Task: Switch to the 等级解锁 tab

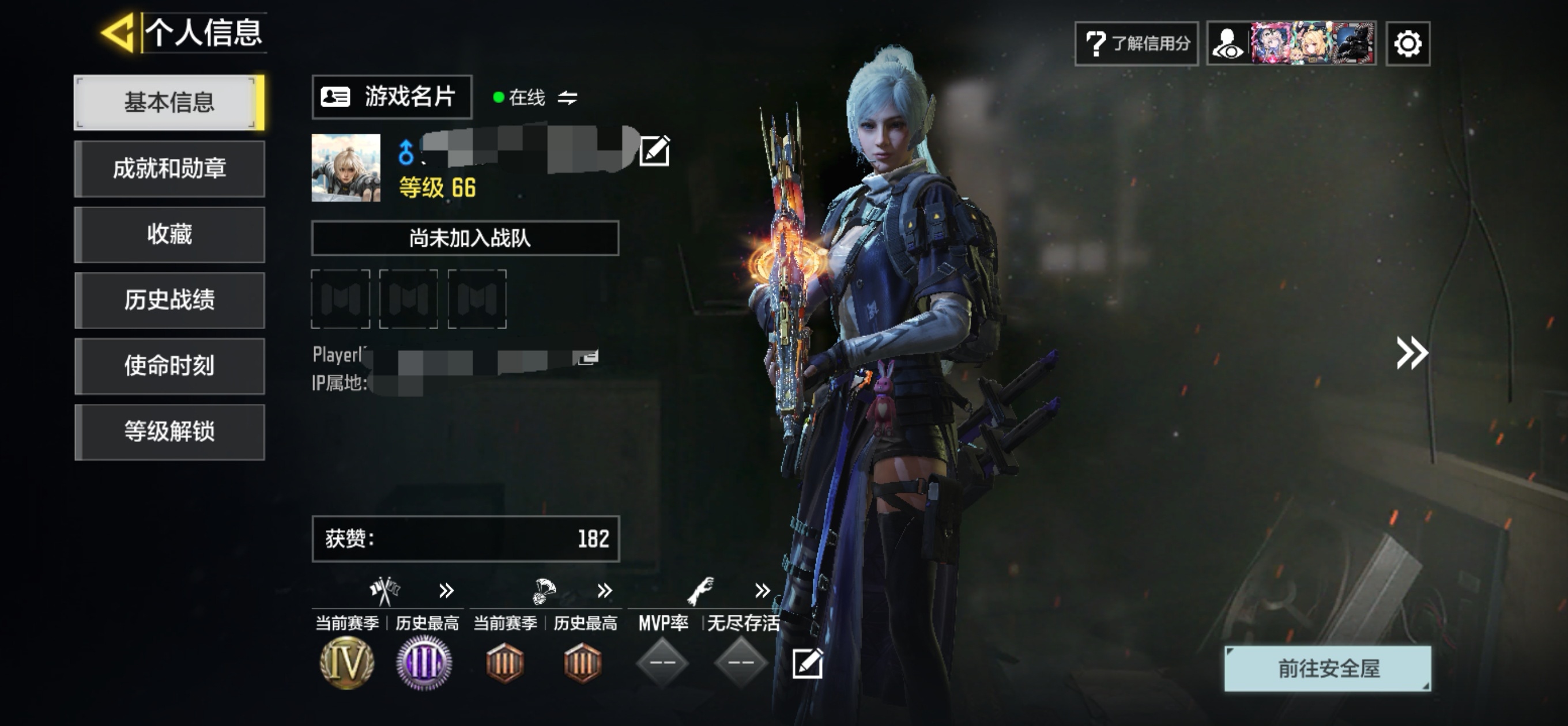Action: 169,432
